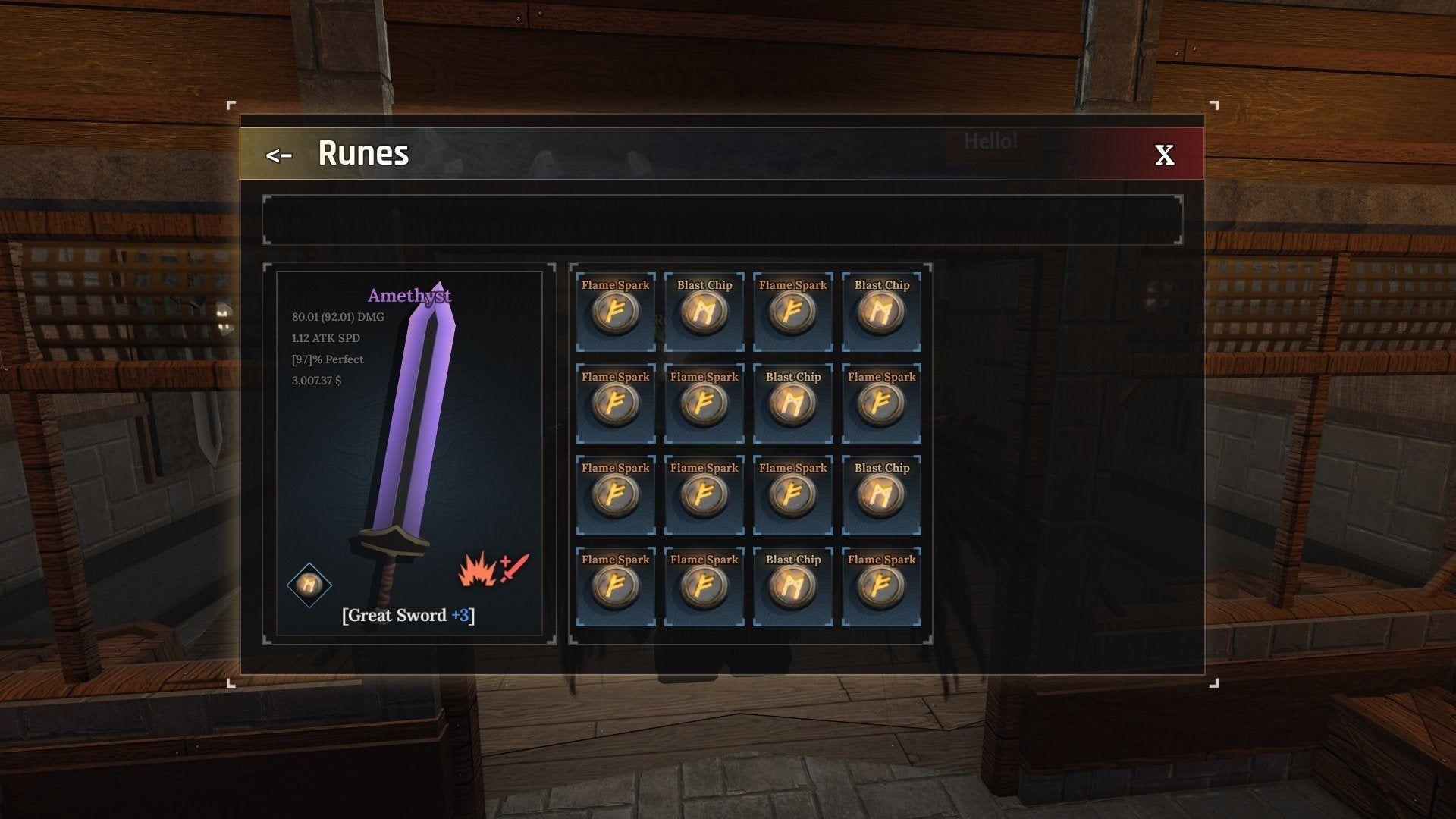Click the empty rune slot bar at the top
Screen dimensions: 1456x819
pos(722,220)
